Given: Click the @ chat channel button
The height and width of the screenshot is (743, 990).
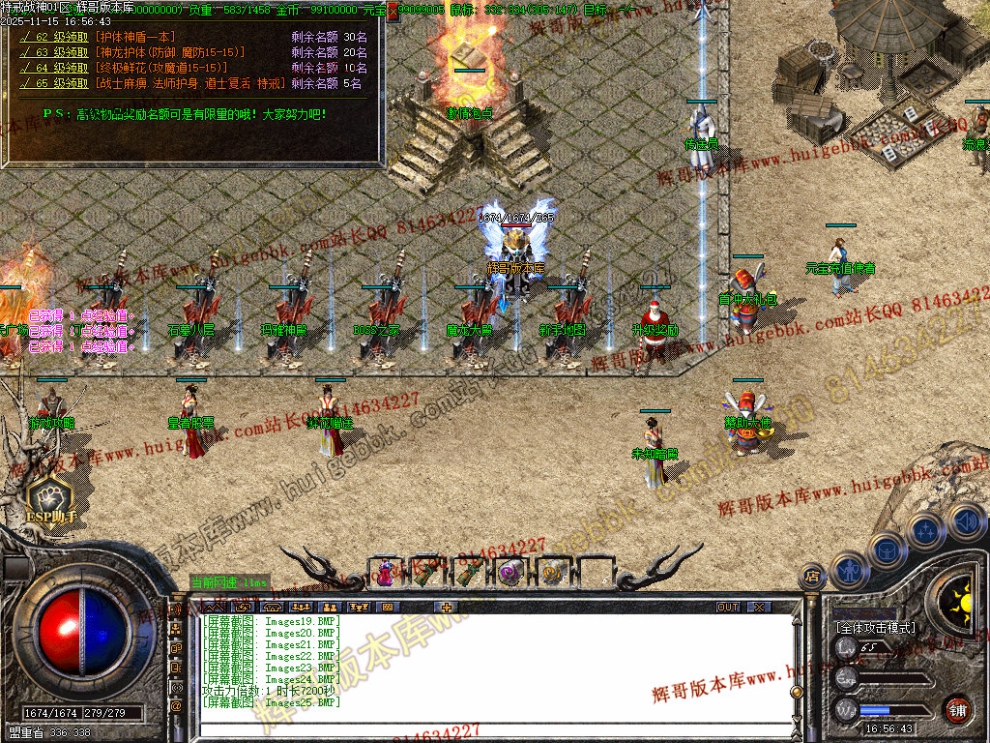Looking at the screenshot, I should (177, 706).
